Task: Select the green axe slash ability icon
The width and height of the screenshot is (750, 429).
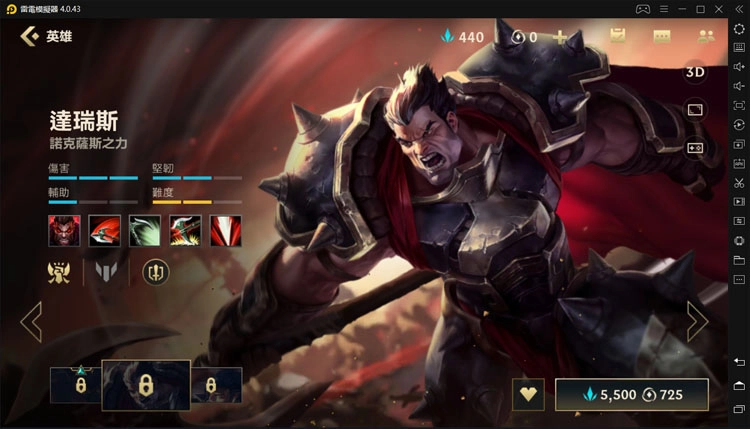Action: click(144, 230)
